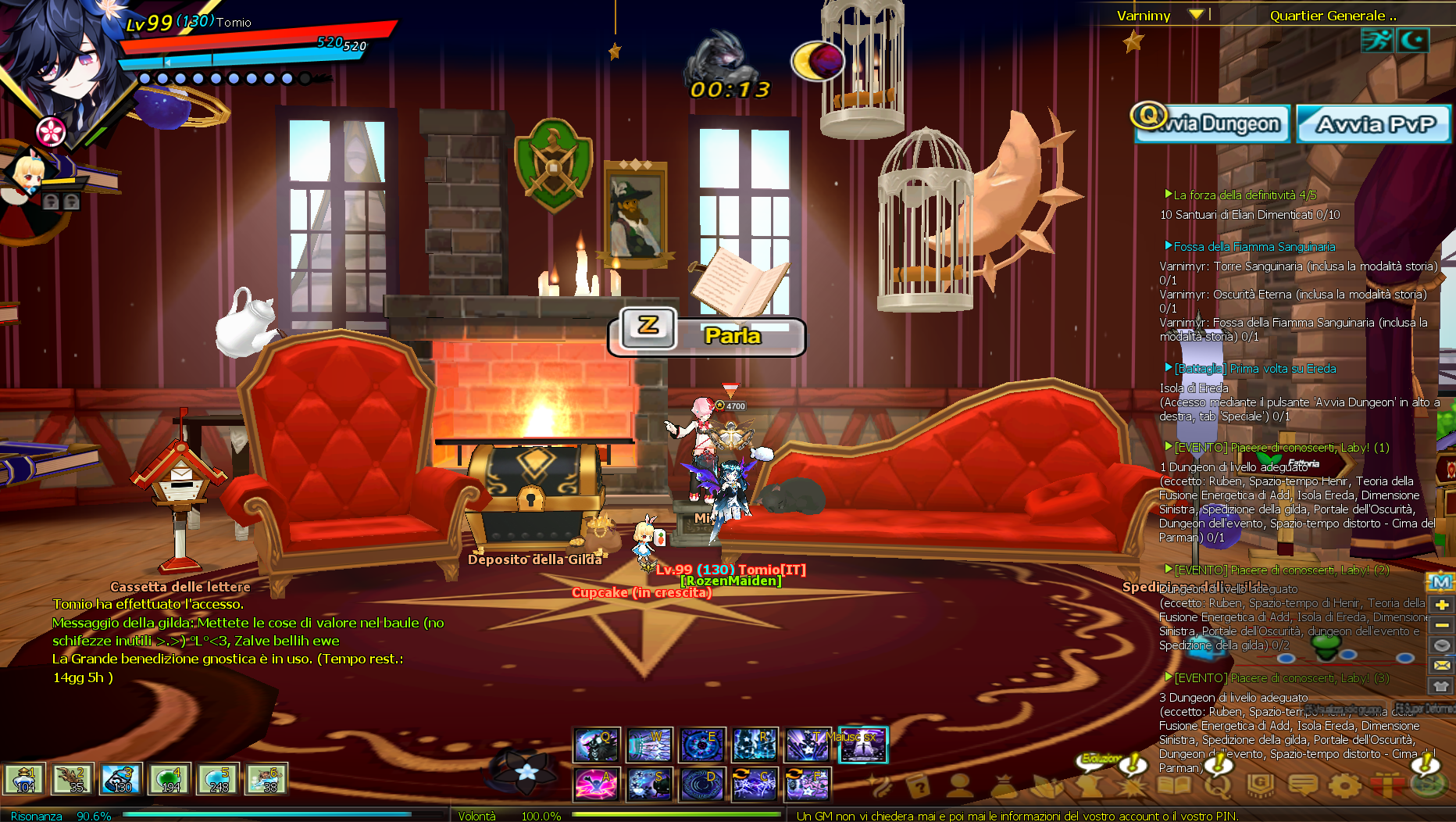Open the inventory money bag icon
1456x822 pixels.
1005,784
